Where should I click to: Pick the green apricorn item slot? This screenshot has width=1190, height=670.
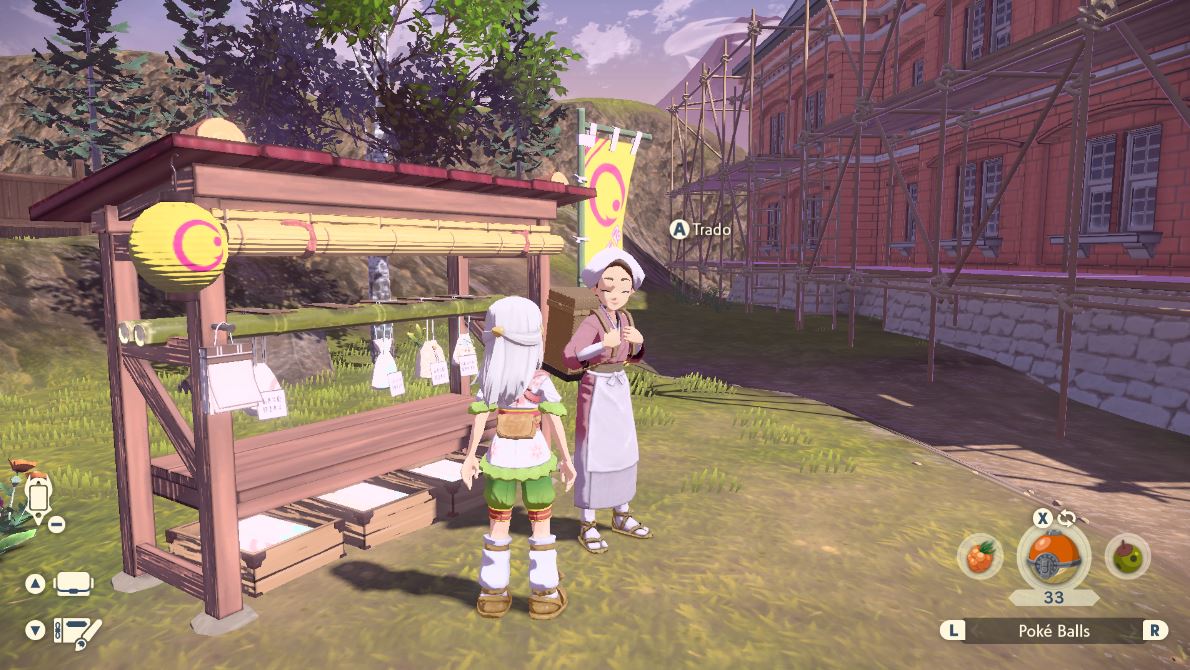(1127, 556)
